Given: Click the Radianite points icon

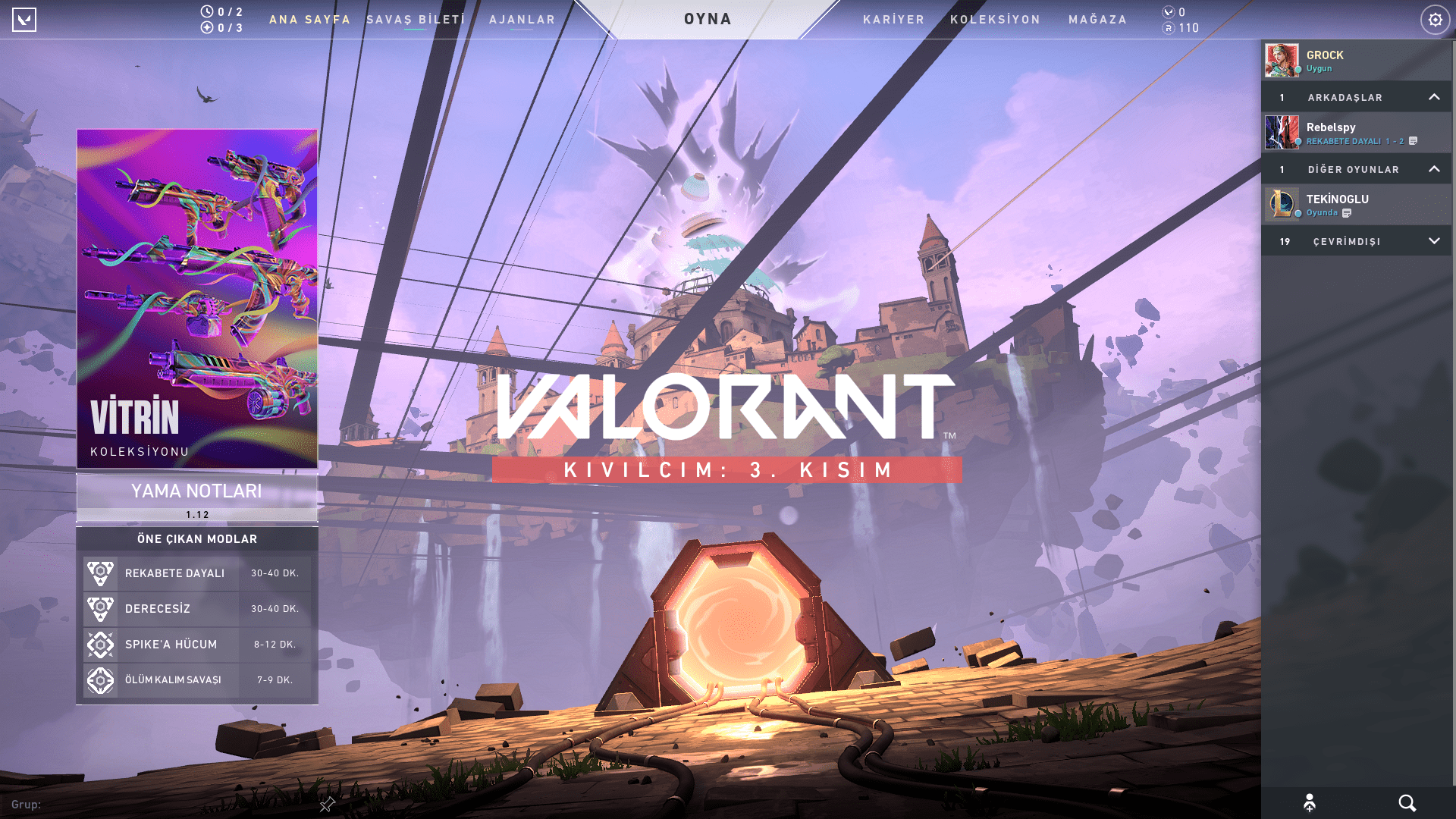Looking at the screenshot, I should click(x=1169, y=28).
